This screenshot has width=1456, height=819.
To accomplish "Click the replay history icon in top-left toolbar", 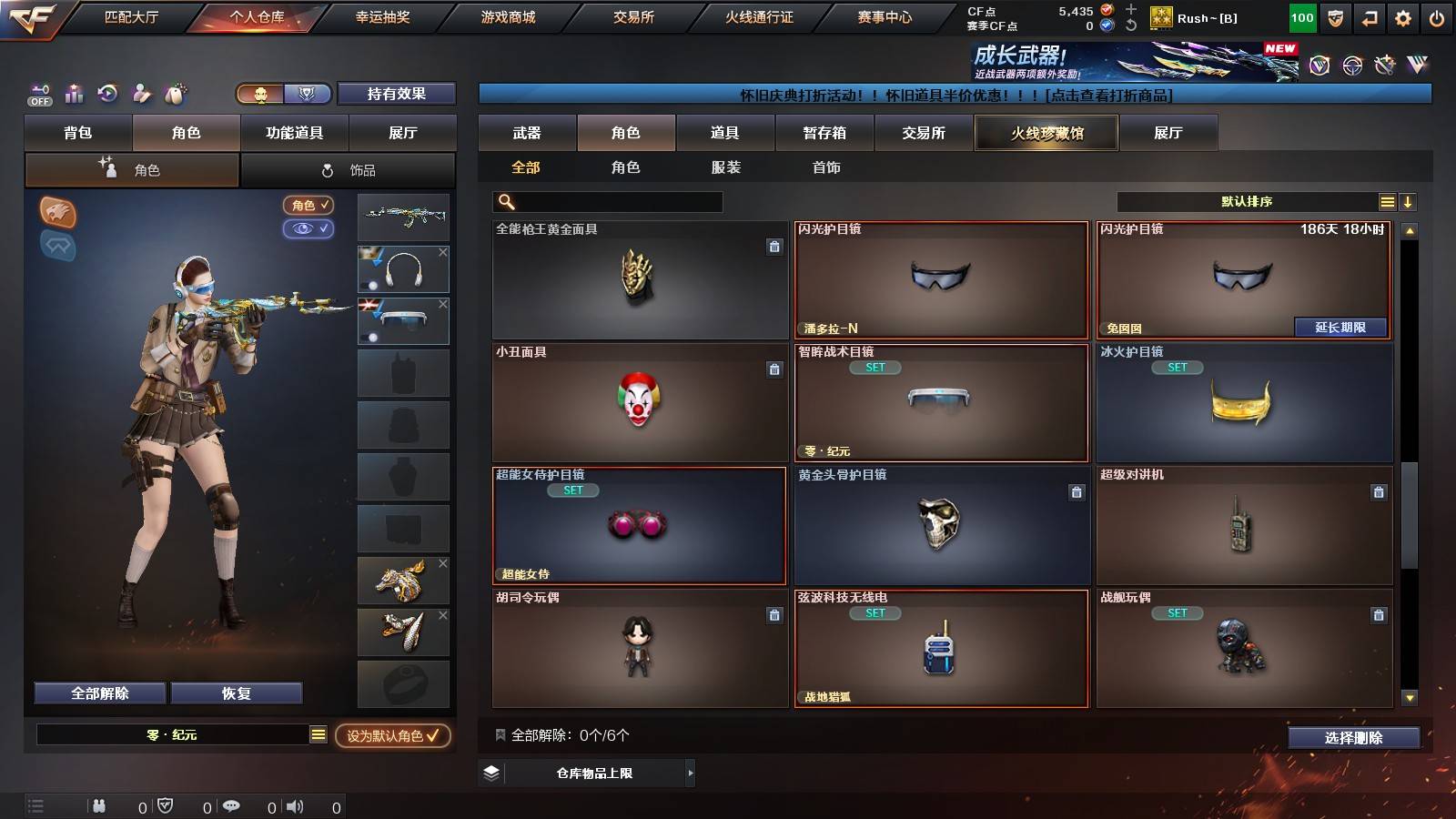I will coord(108,94).
